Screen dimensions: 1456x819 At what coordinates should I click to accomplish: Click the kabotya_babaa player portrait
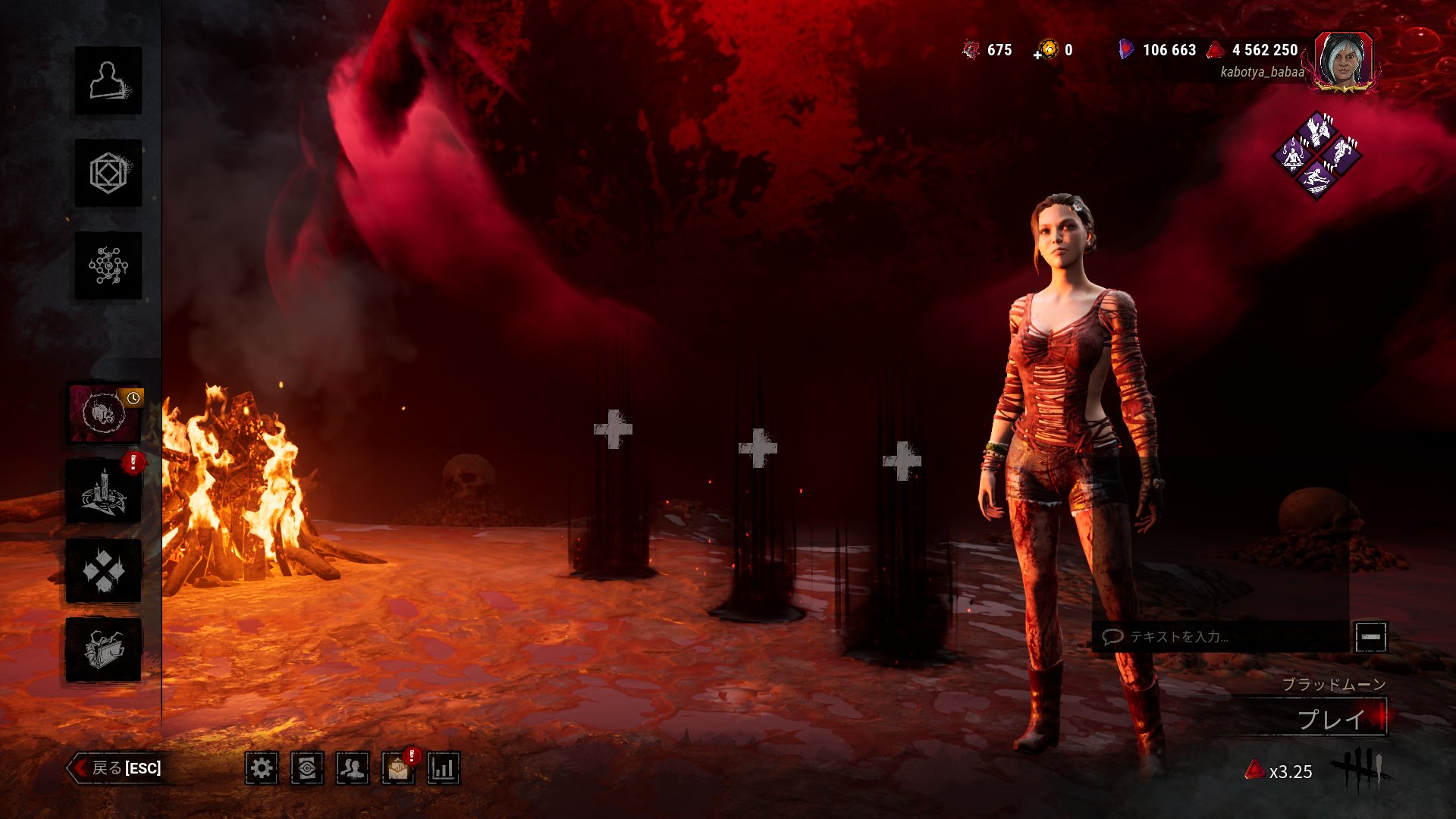pos(1344,61)
